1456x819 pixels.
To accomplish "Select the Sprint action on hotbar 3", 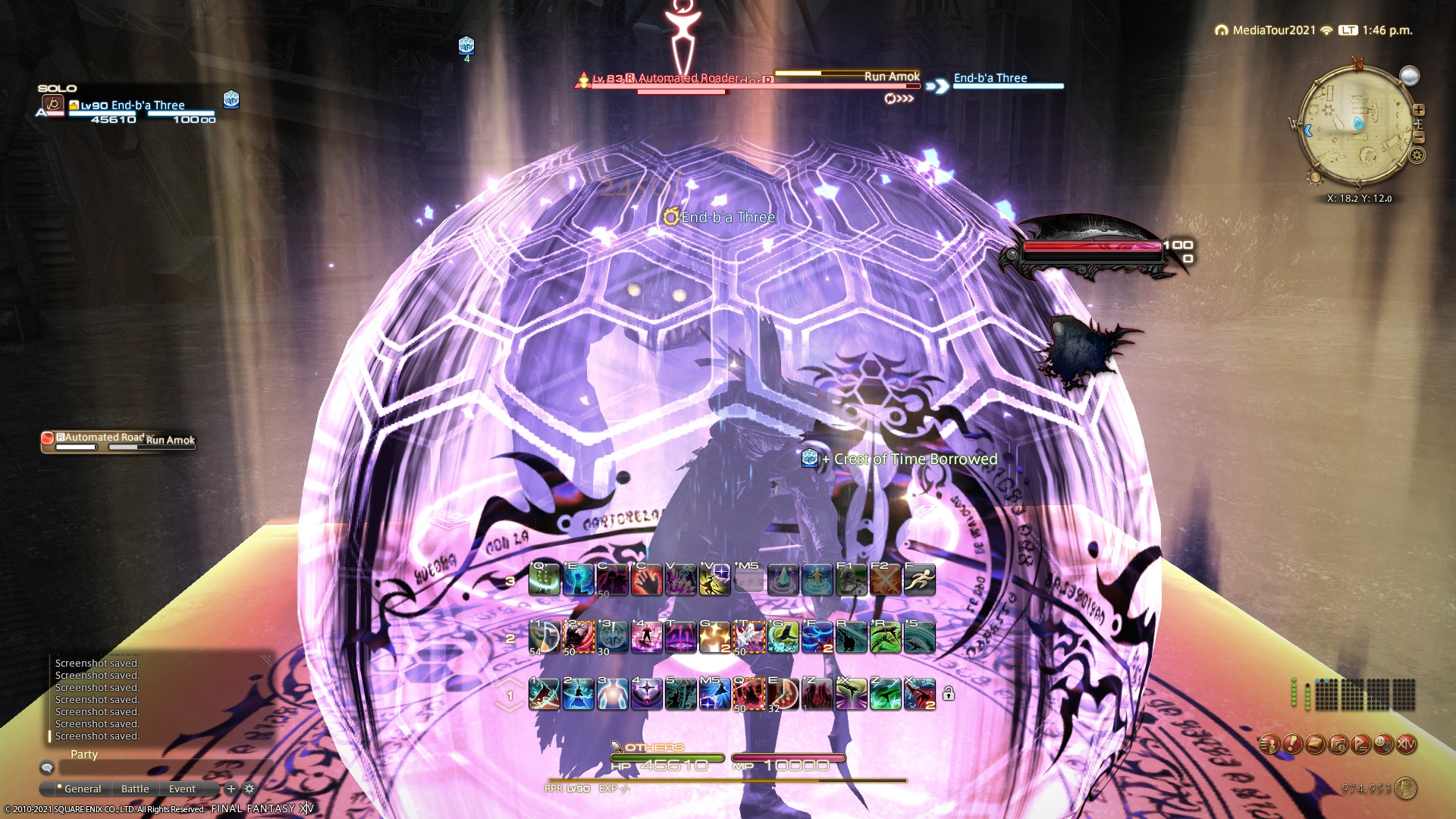I will click(918, 580).
